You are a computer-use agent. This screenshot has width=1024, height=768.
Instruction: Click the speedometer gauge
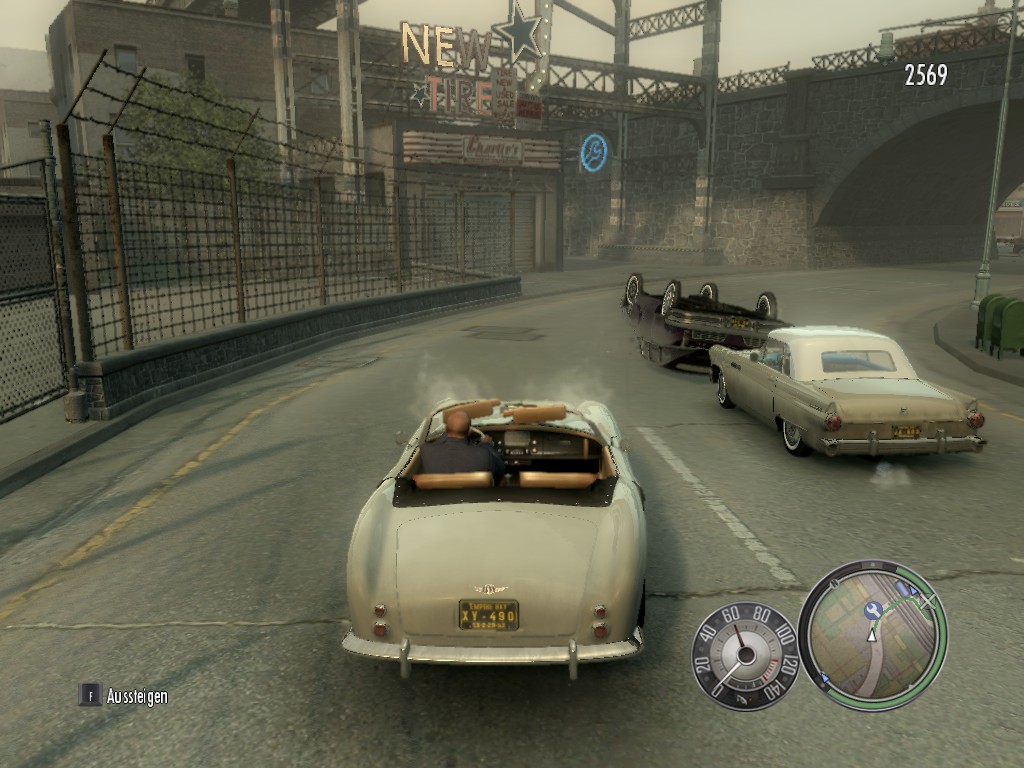click(744, 655)
